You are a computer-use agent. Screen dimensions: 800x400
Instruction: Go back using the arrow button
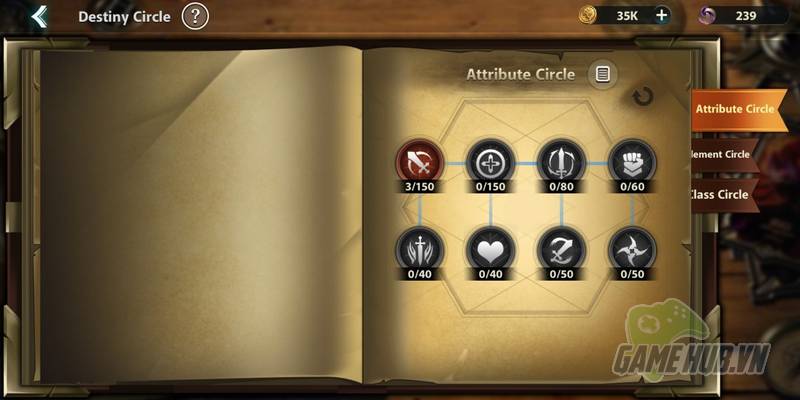point(38,16)
